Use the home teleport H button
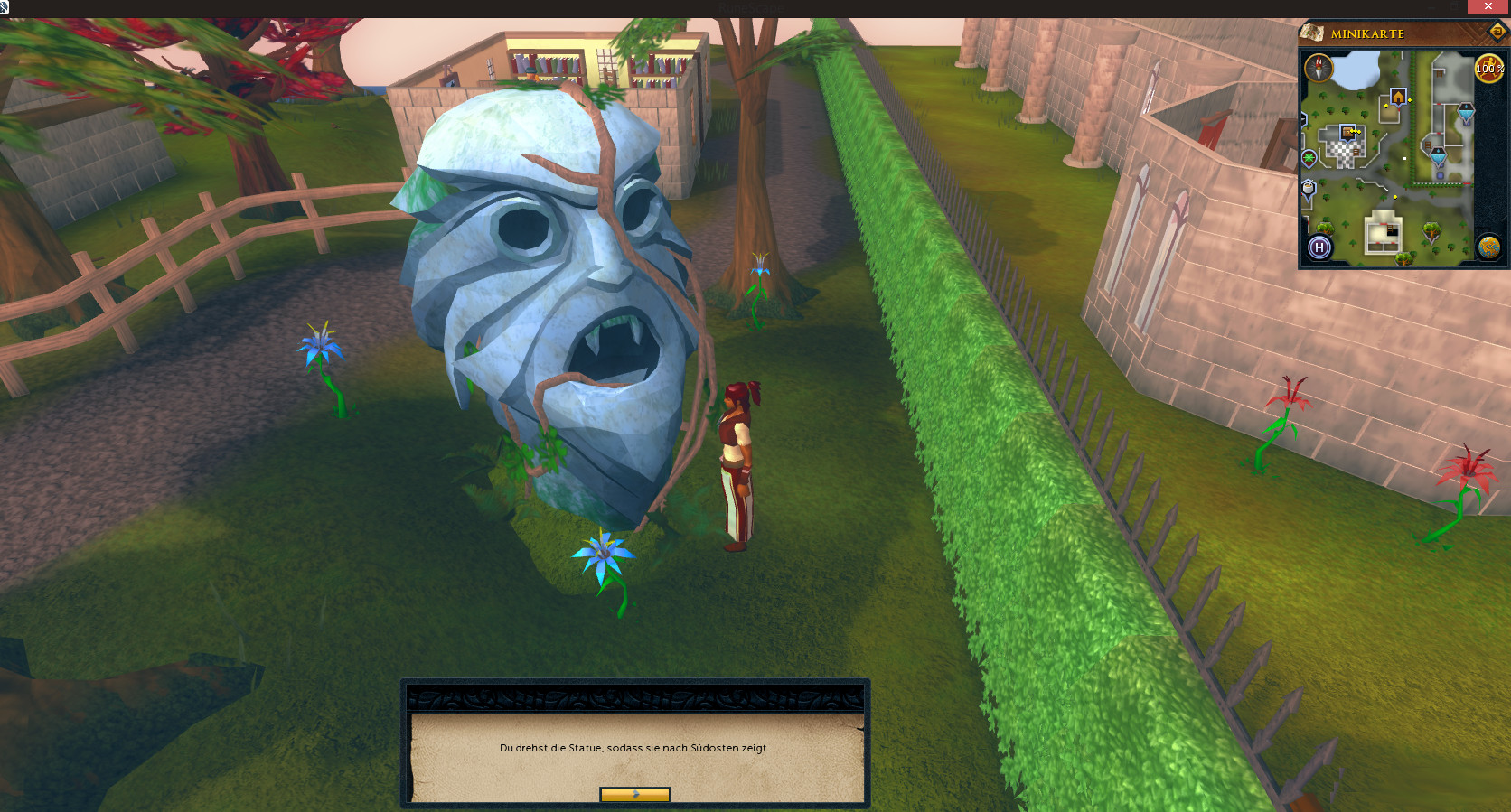Image resolution: width=1511 pixels, height=812 pixels. click(x=1319, y=247)
